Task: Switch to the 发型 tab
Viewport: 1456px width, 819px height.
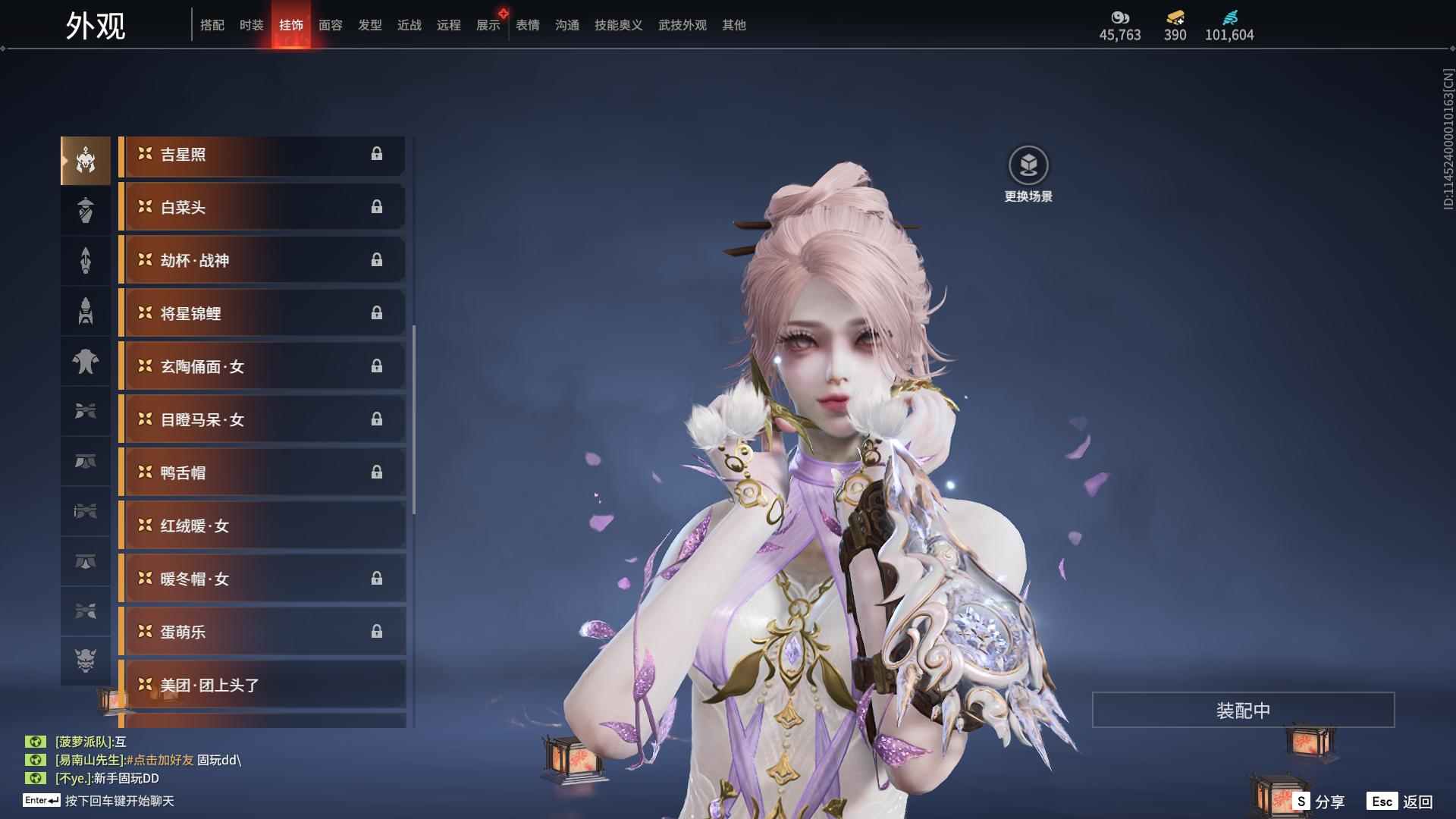Action: point(369,25)
